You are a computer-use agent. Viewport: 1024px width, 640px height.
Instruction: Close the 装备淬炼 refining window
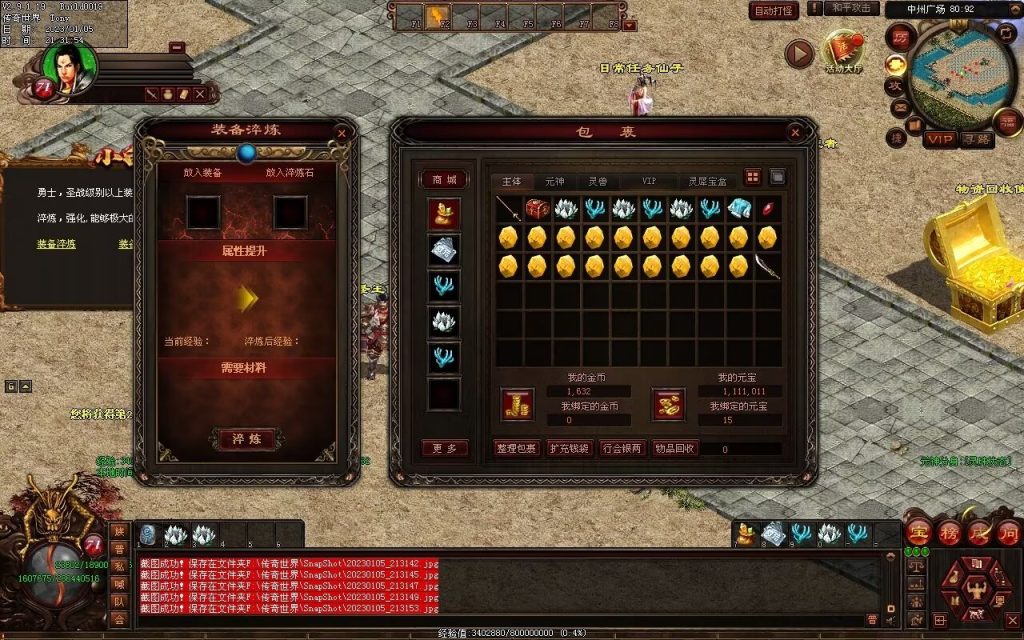pyautogui.click(x=342, y=132)
